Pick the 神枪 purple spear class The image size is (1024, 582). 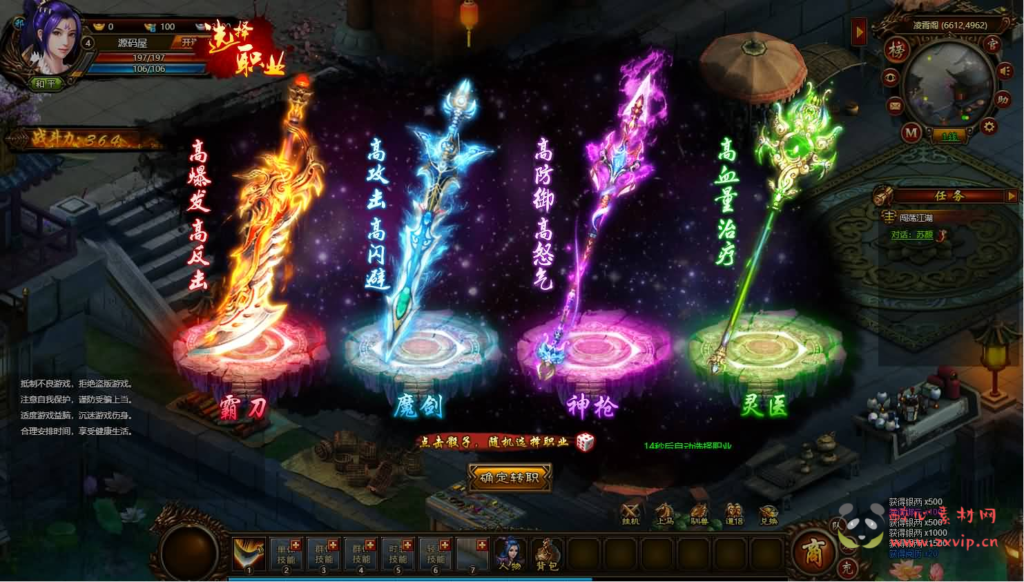597,240
